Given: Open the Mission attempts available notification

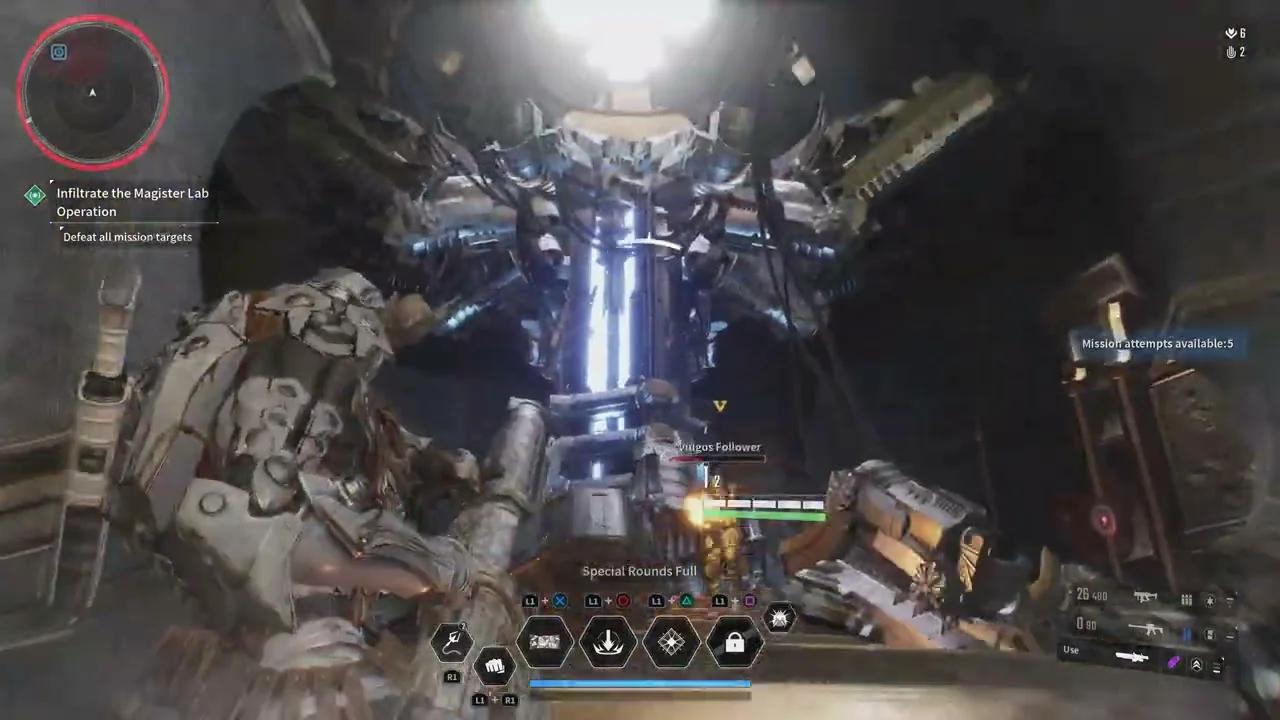Looking at the screenshot, I should [x=1157, y=343].
